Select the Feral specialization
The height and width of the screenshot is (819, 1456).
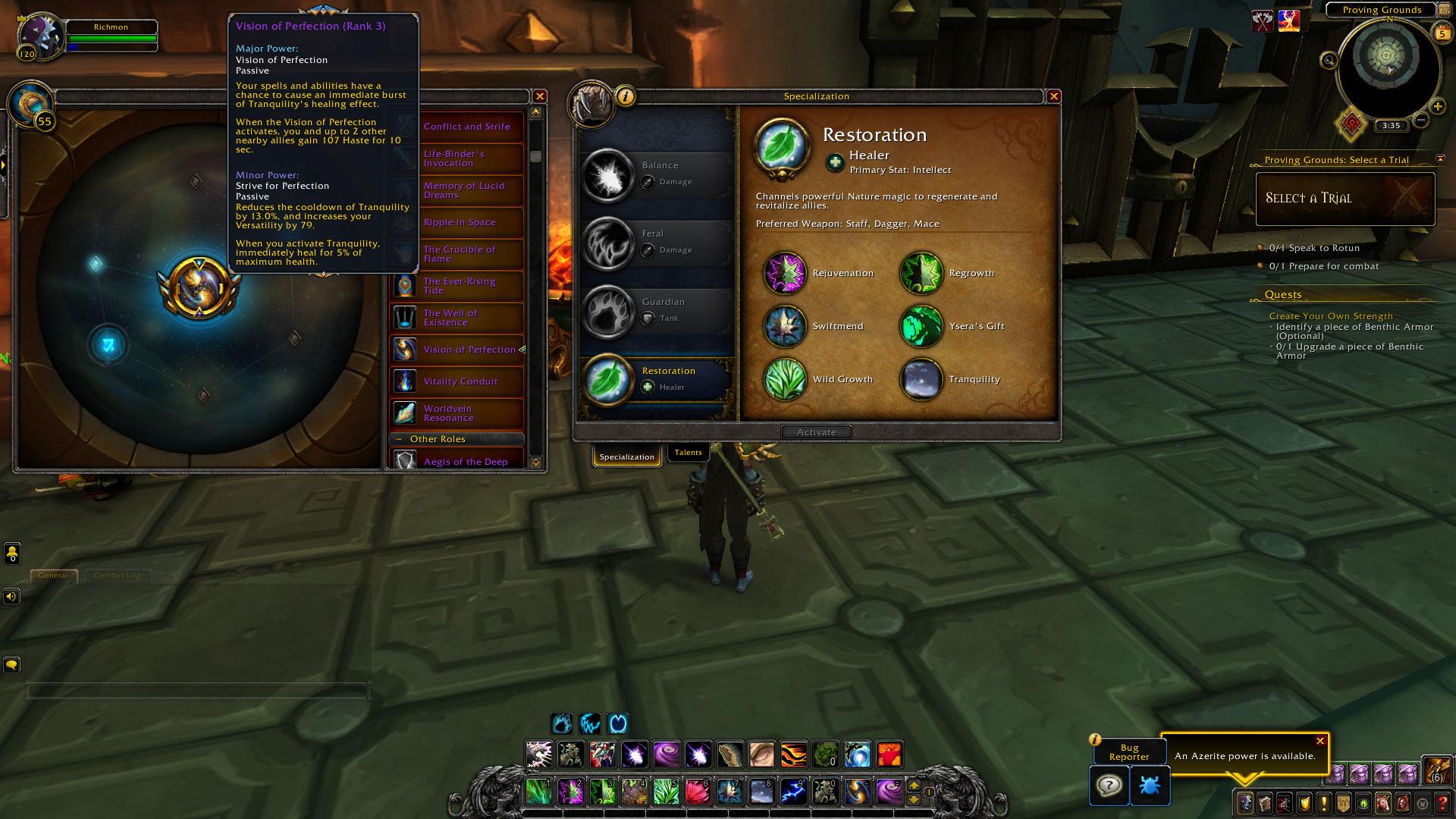click(x=655, y=242)
